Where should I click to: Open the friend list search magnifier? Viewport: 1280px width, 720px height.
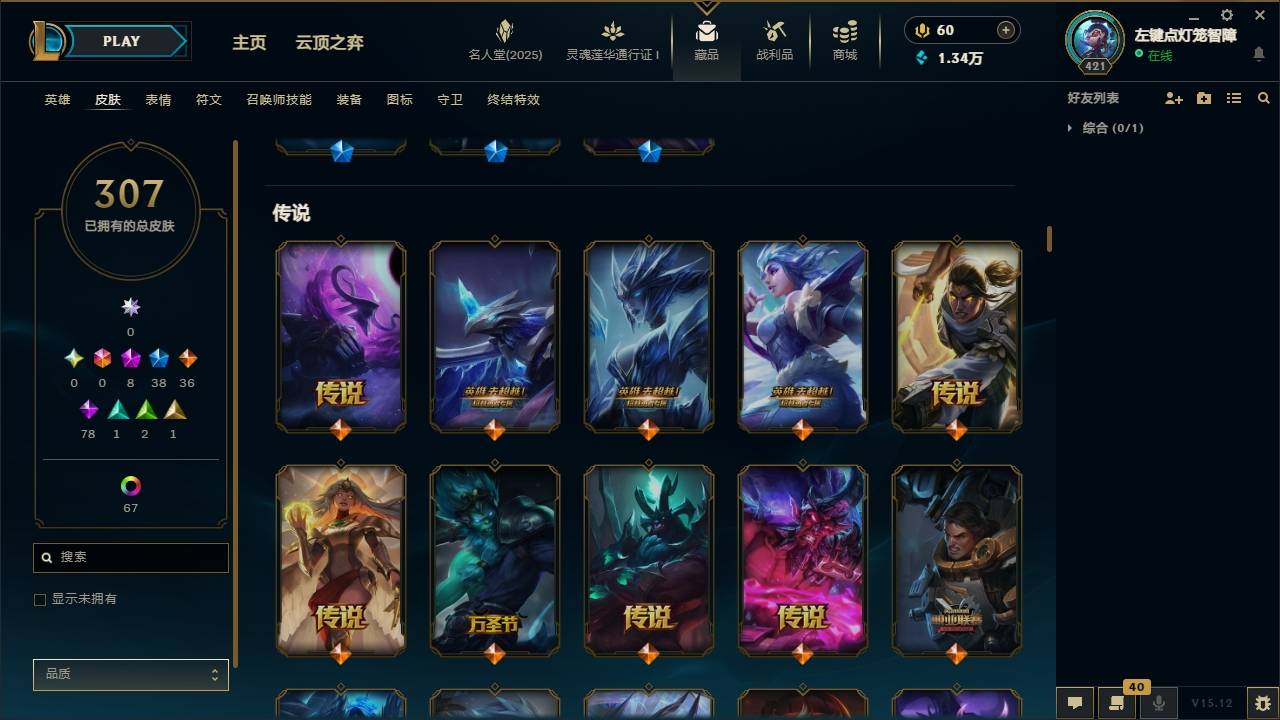(x=1264, y=97)
